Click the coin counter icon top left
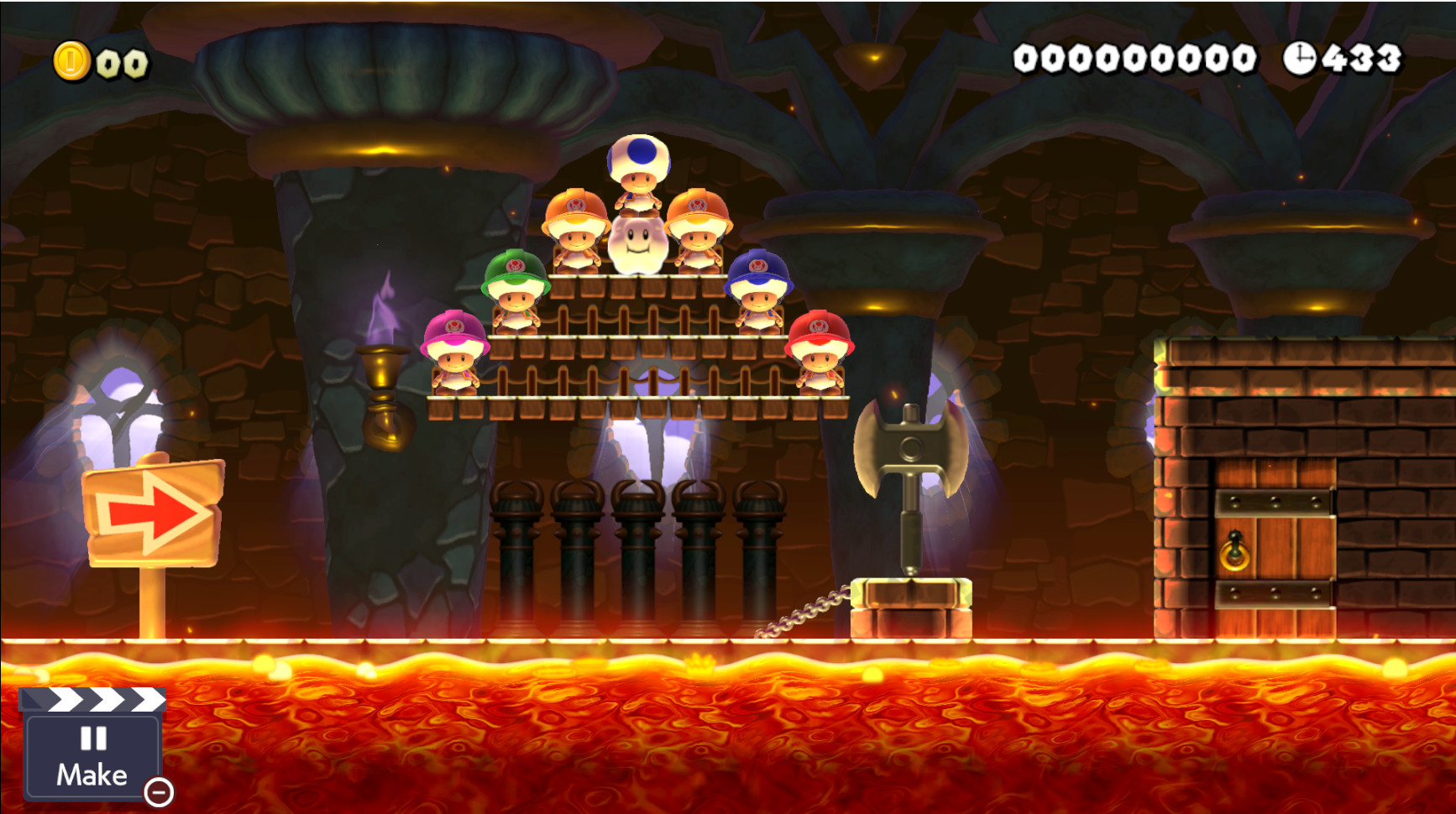 (72, 59)
